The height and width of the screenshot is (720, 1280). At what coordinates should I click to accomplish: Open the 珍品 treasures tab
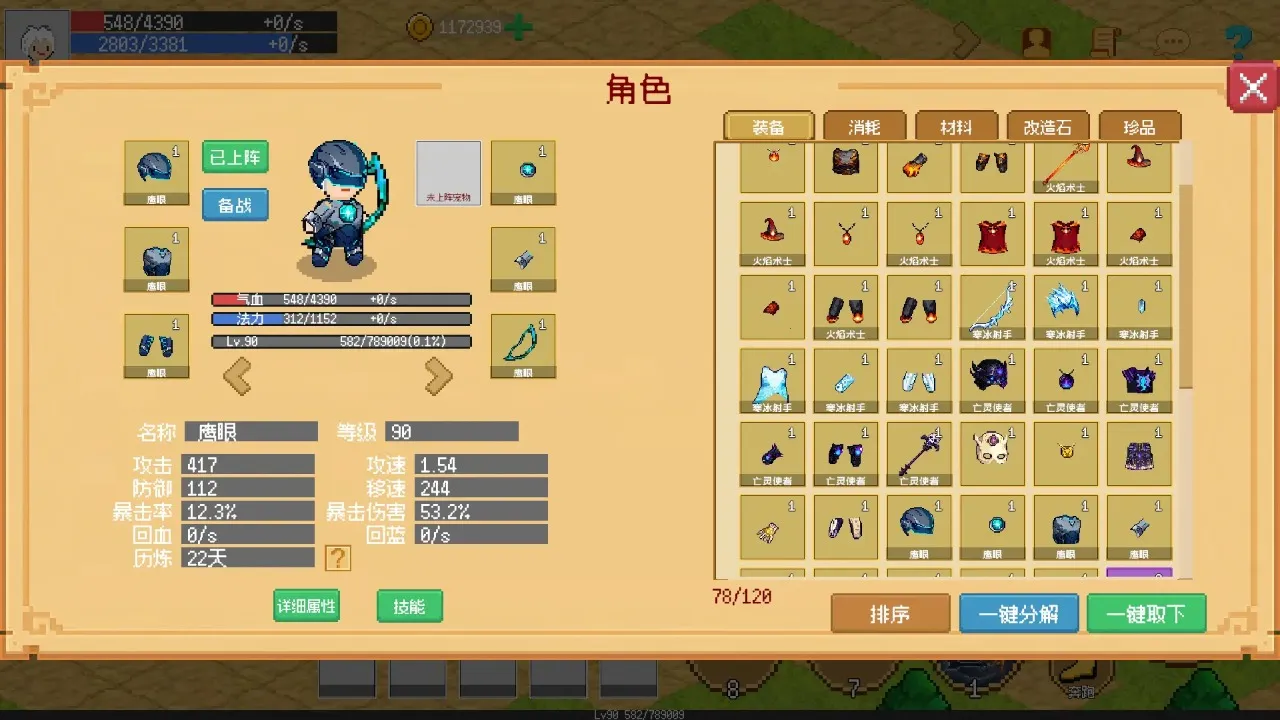[x=1139, y=126]
